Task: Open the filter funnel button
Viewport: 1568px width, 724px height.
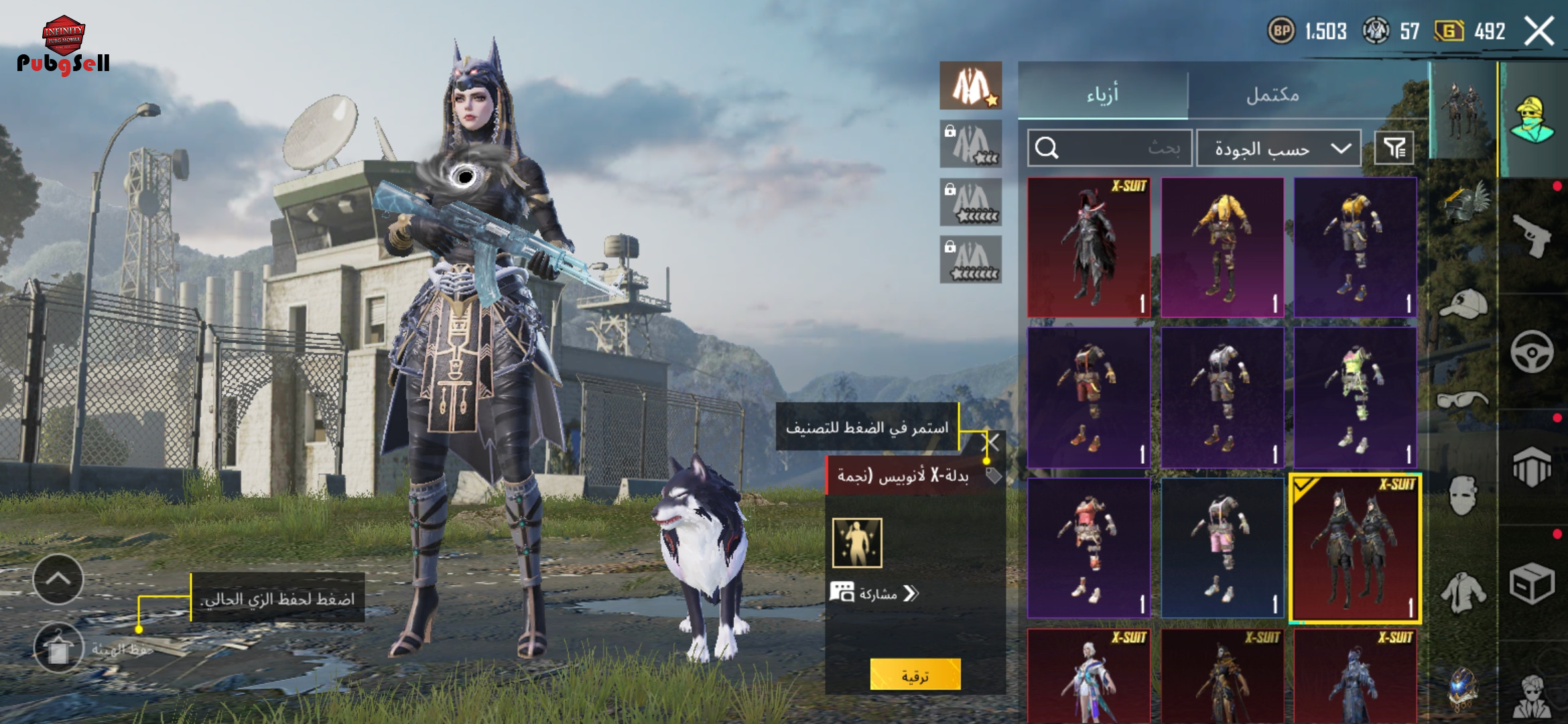Action: coord(1394,148)
